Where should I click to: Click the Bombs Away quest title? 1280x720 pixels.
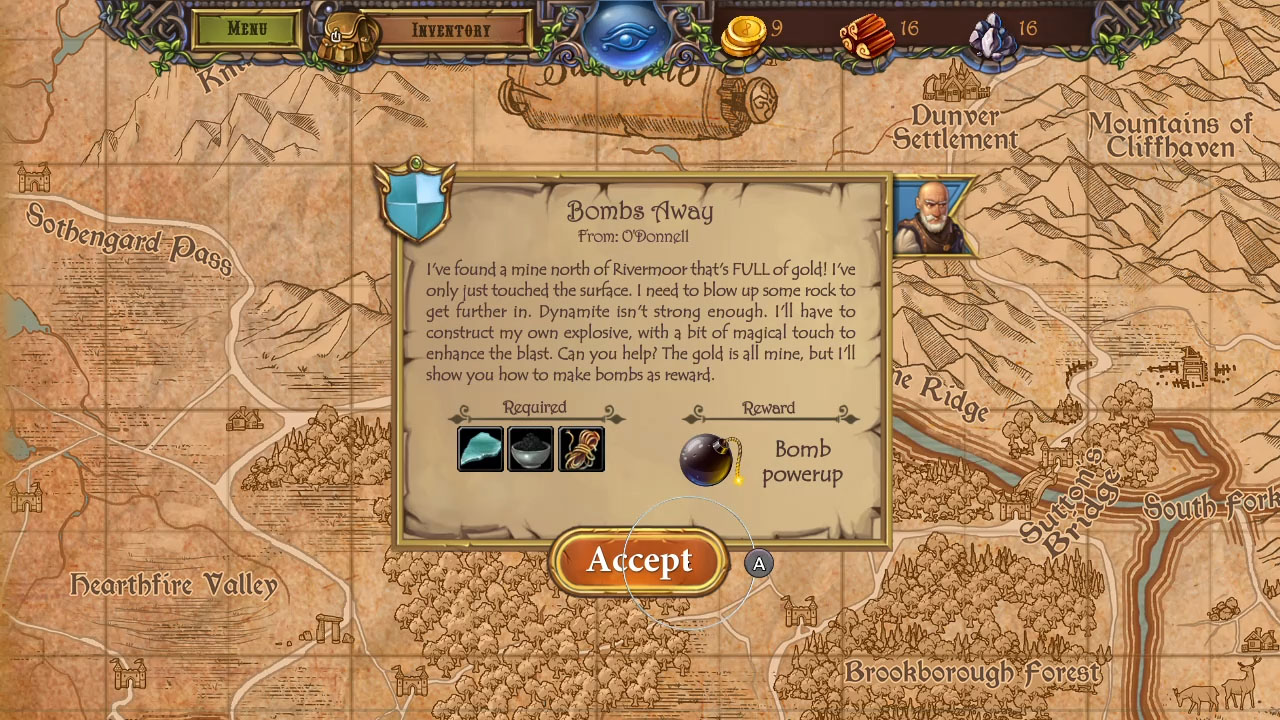click(x=640, y=211)
